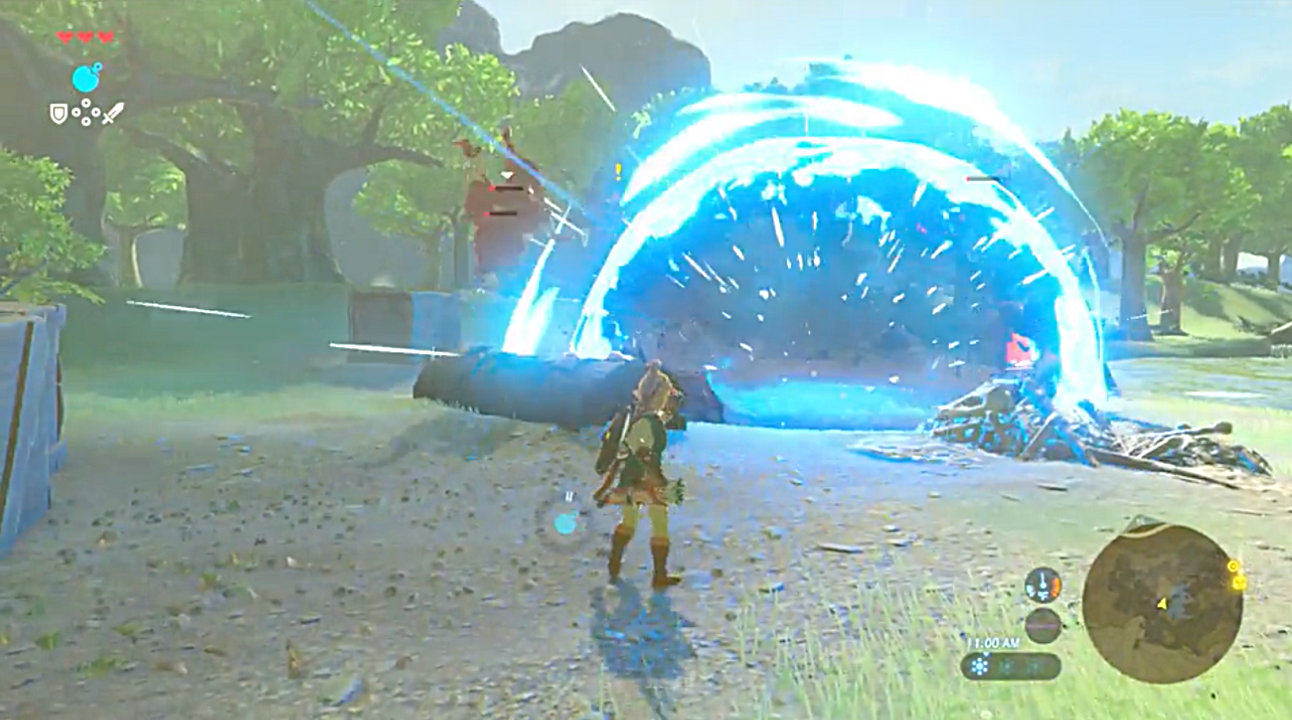Click the first heart in the health bar
The image size is (1292, 720).
[x=66, y=36]
